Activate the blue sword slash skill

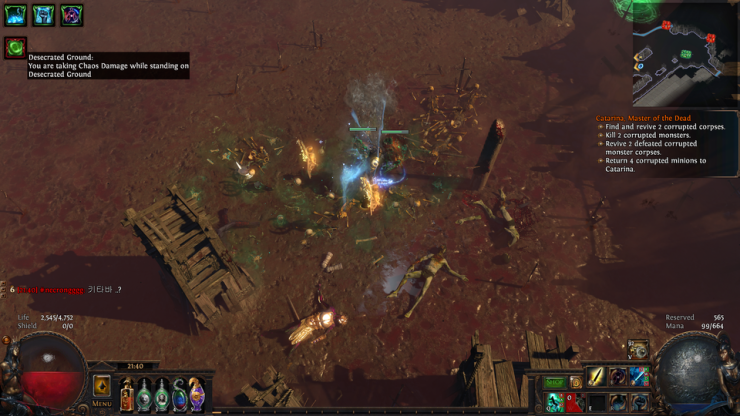(639, 377)
